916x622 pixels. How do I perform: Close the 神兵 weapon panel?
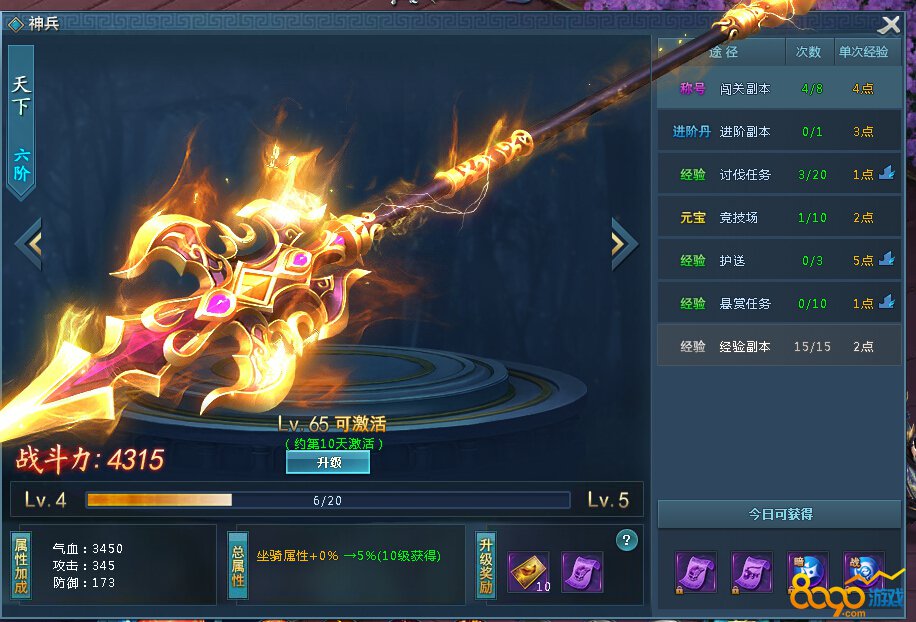[889, 24]
